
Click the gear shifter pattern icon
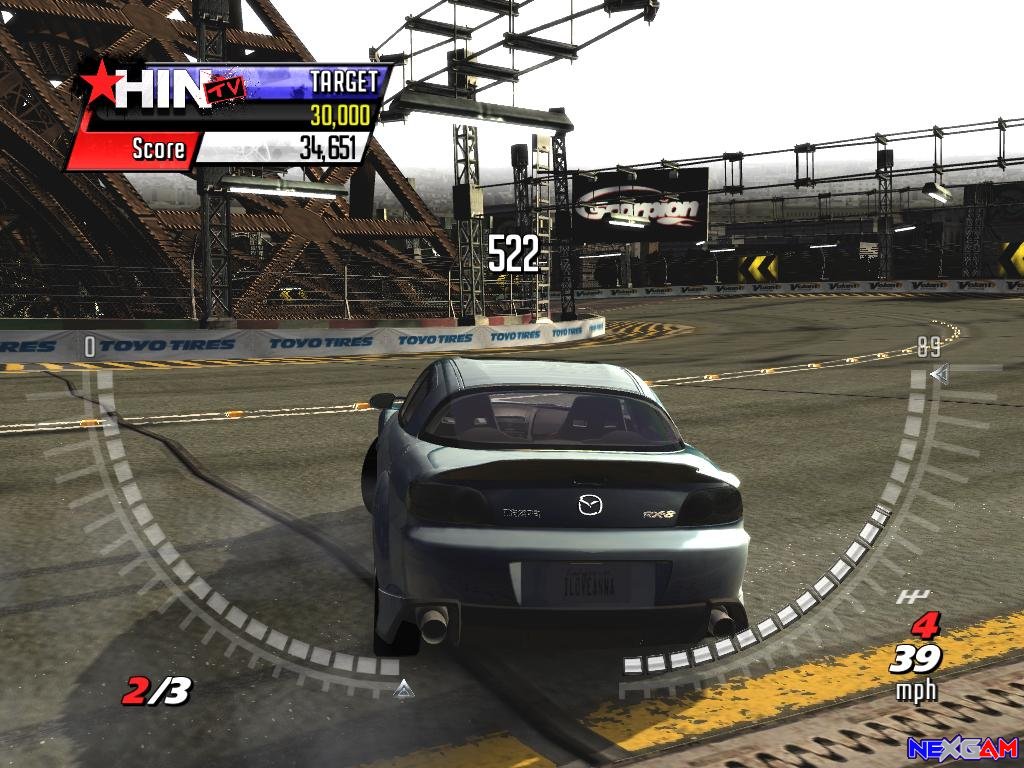coord(912,597)
